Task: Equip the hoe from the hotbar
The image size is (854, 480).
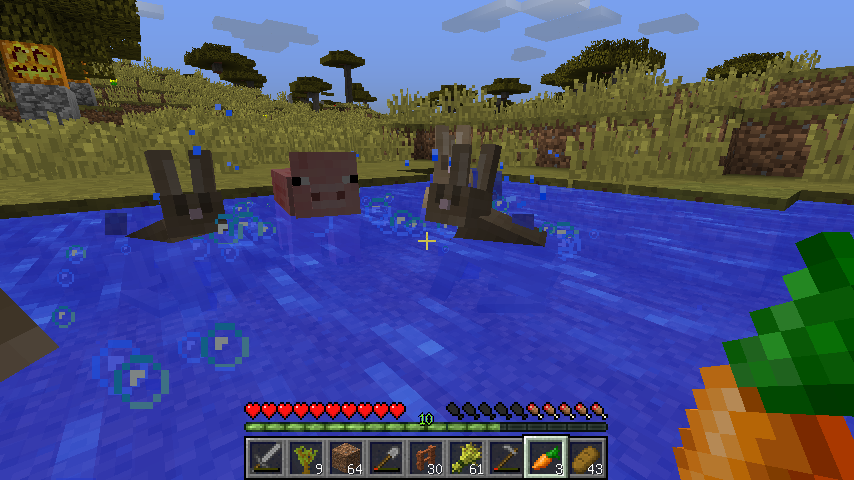Action: [505, 458]
